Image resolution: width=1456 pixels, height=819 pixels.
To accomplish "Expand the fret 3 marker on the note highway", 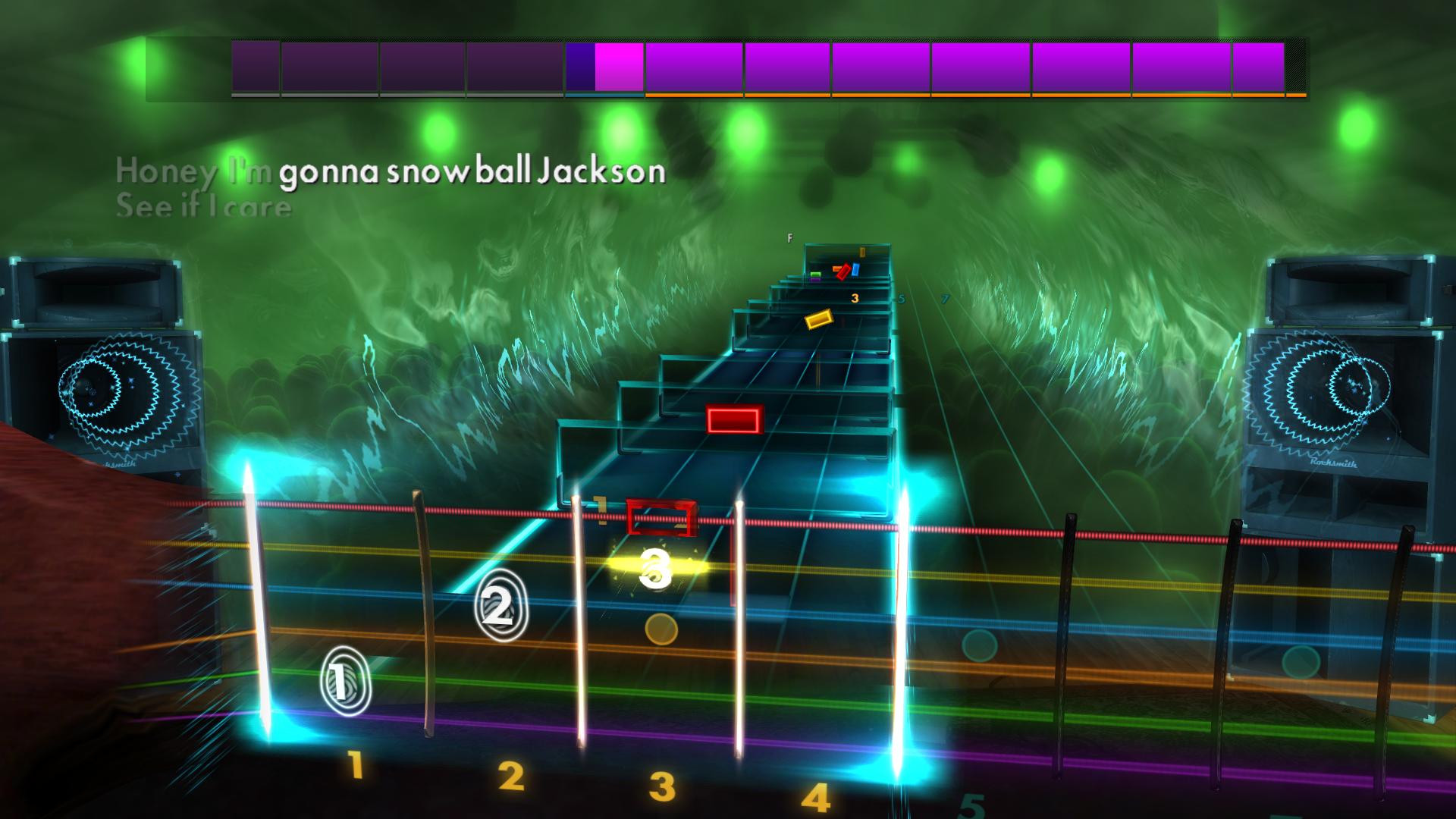I will pos(855,299).
